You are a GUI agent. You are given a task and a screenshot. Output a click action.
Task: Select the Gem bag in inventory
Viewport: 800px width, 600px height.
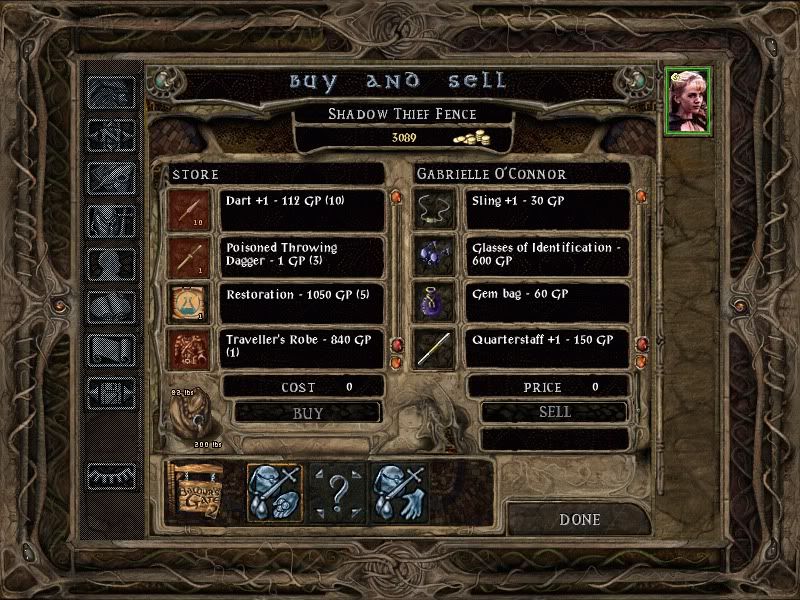coord(548,302)
